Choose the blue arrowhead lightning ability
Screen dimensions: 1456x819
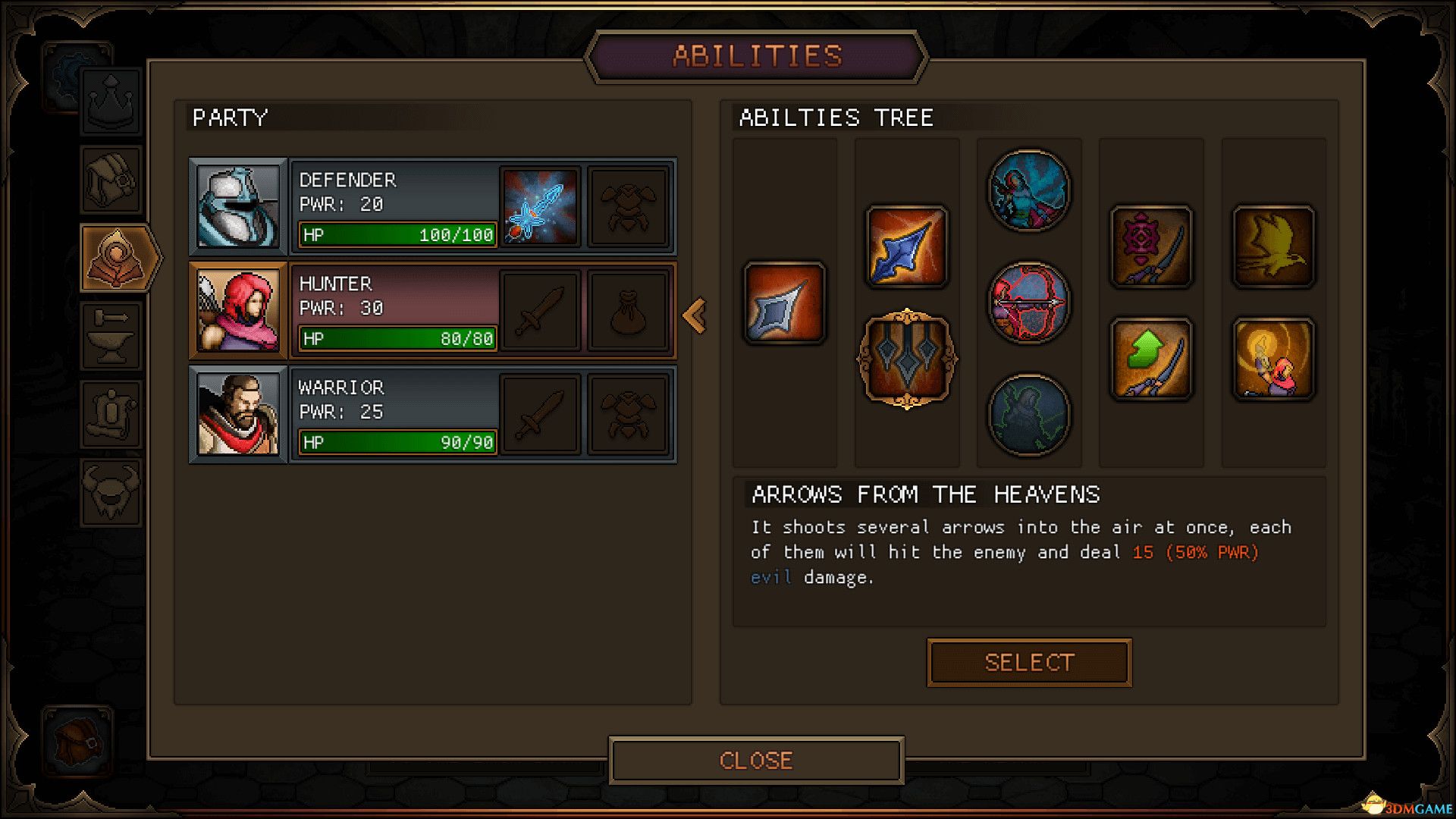coord(907,246)
